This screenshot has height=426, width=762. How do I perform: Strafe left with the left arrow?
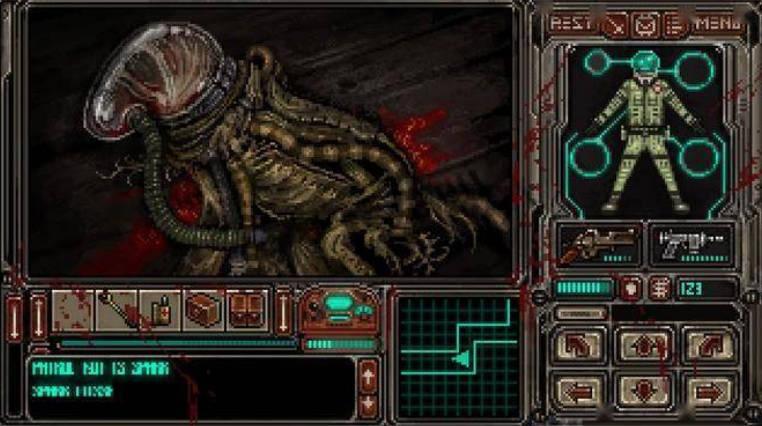coord(582,388)
